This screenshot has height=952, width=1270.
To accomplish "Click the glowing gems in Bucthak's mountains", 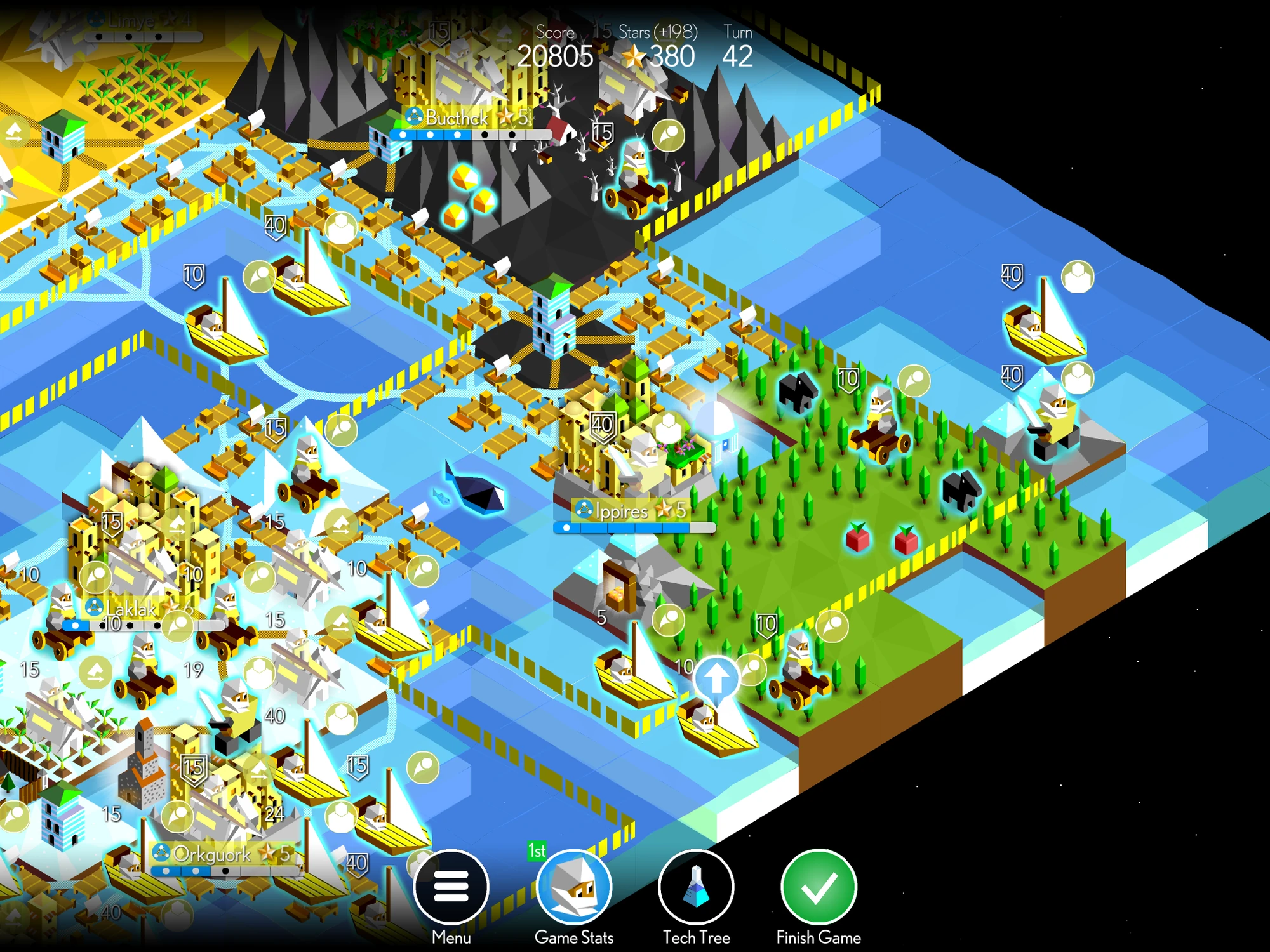I will coord(464,184).
